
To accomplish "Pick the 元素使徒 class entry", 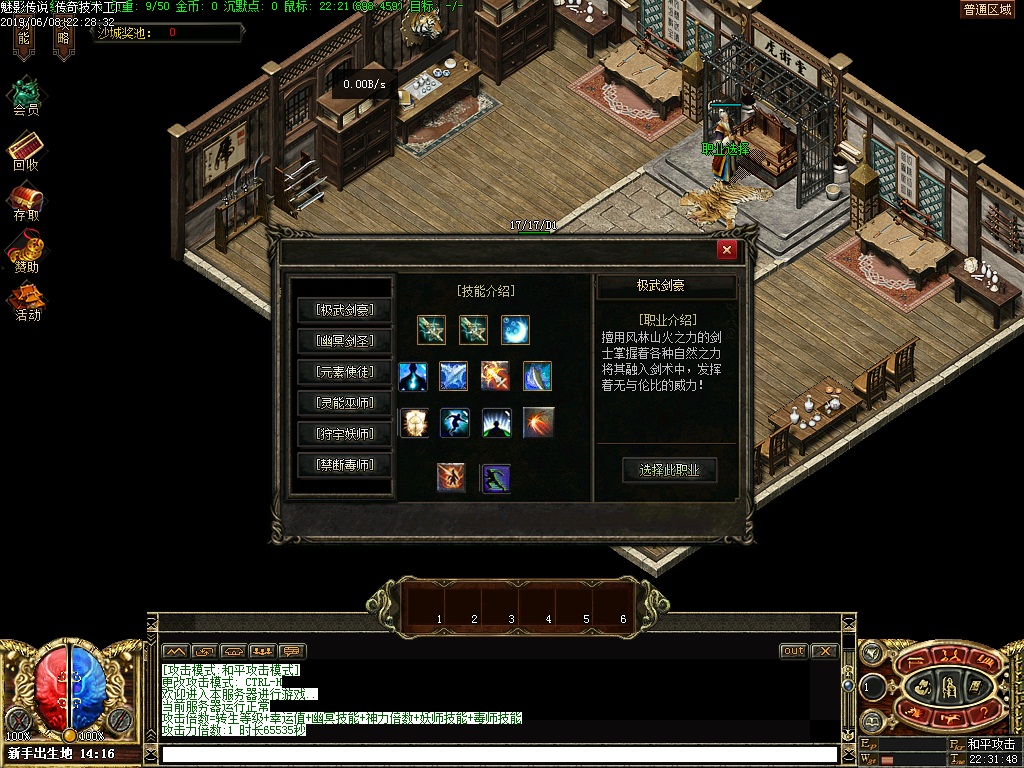I will click(x=344, y=372).
